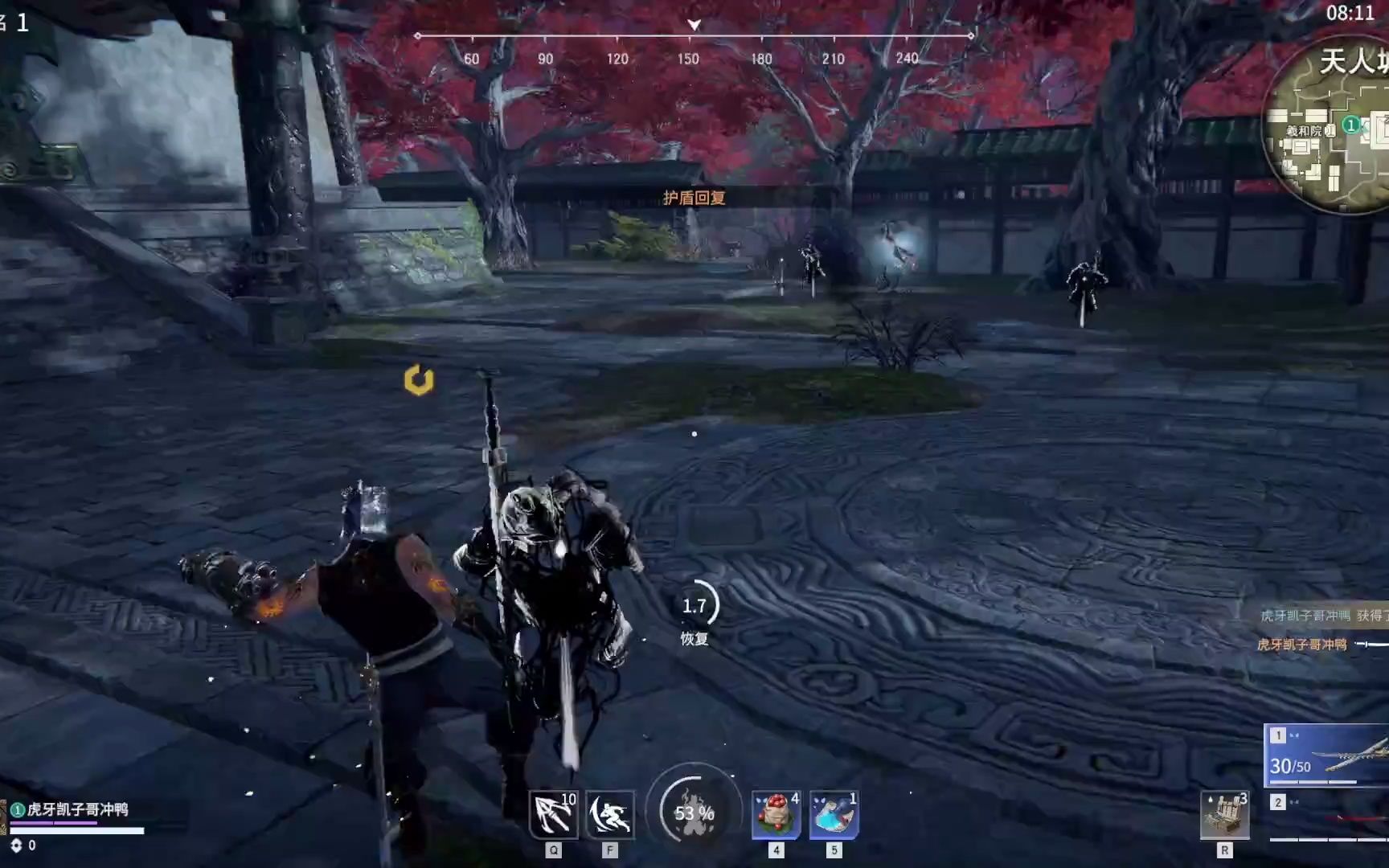Viewport: 1389px width, 868px height.
Task: Use the weapon repair kit slot
Action: click(x=1224, y=815)
